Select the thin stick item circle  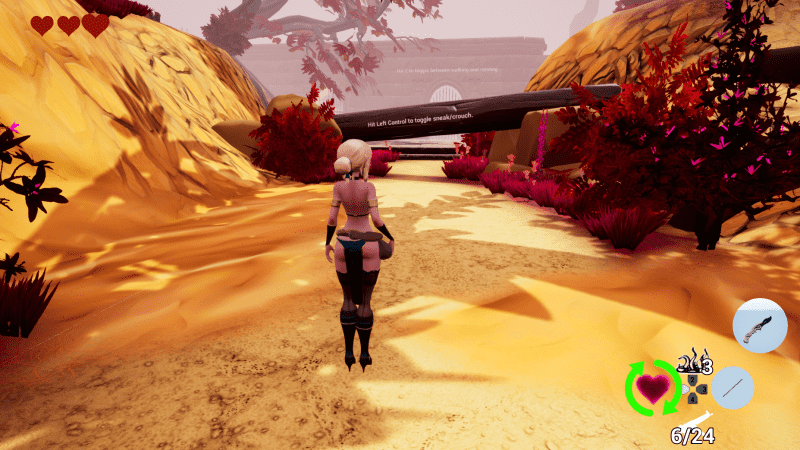732,387
